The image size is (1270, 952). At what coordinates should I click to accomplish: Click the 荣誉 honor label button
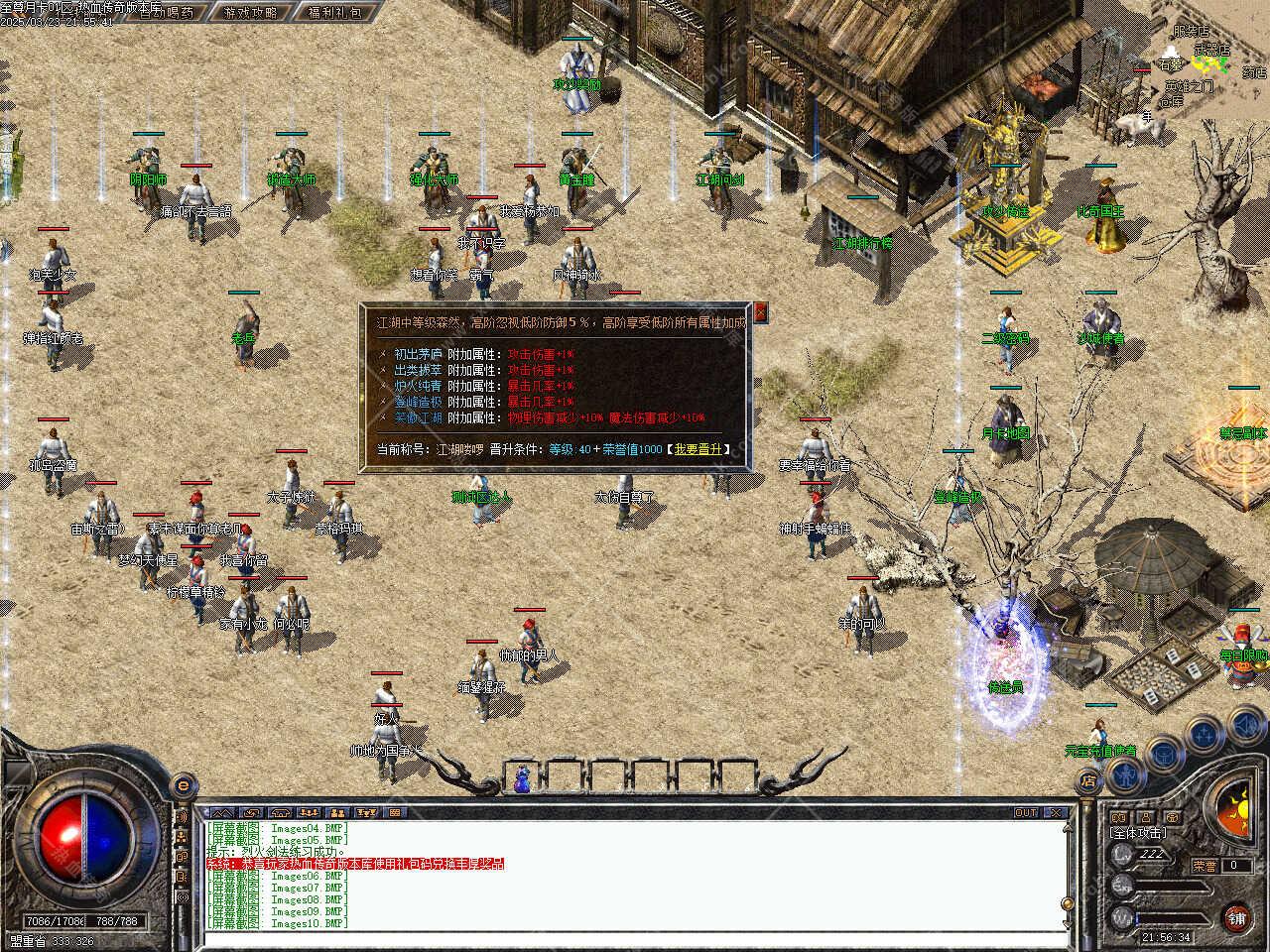click(x=1204, y=866)
